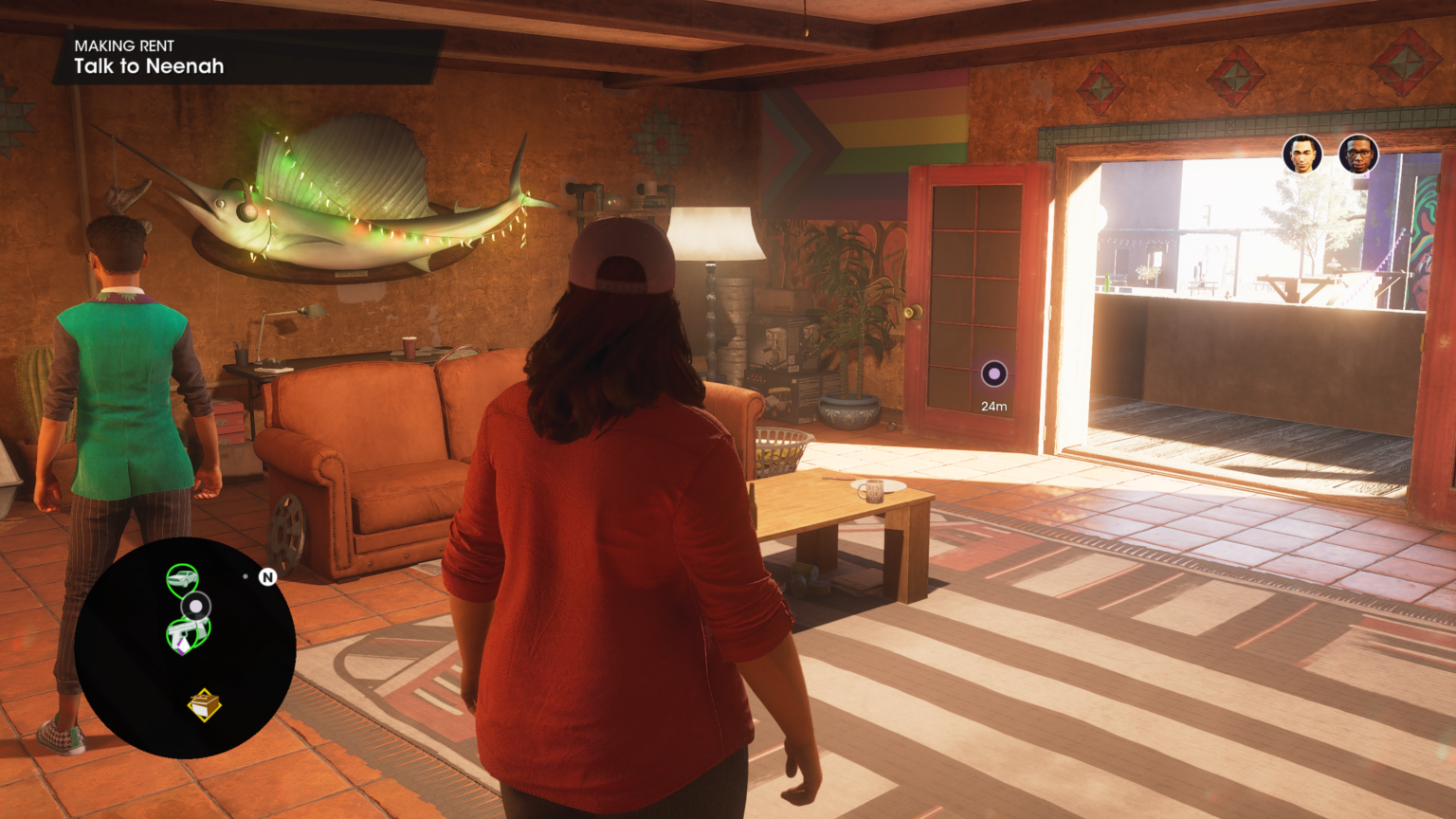
Task: Click the Talk to Neenah objective text
Action: 149,66
